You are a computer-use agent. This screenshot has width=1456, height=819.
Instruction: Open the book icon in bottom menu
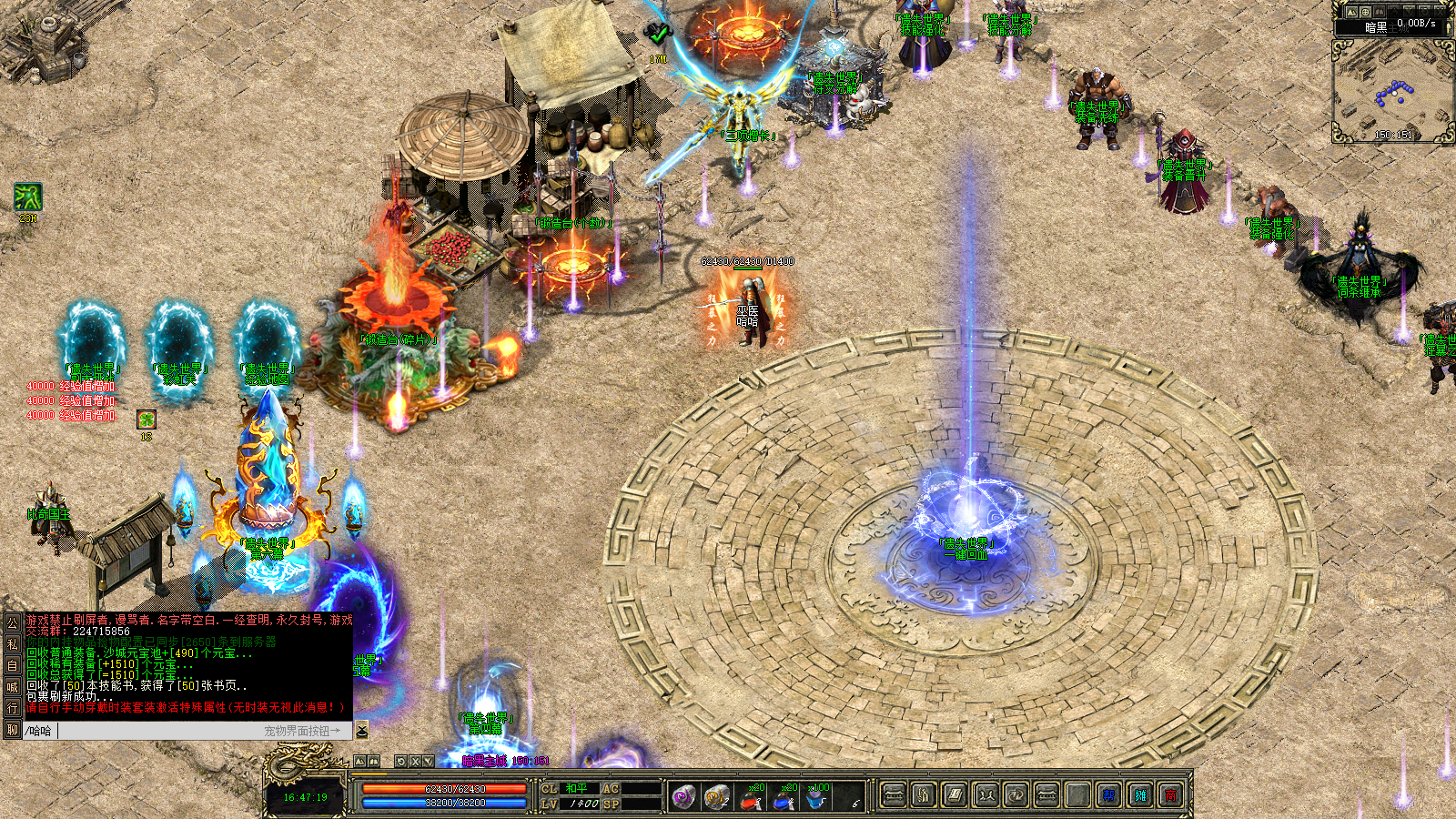(954, 796)
